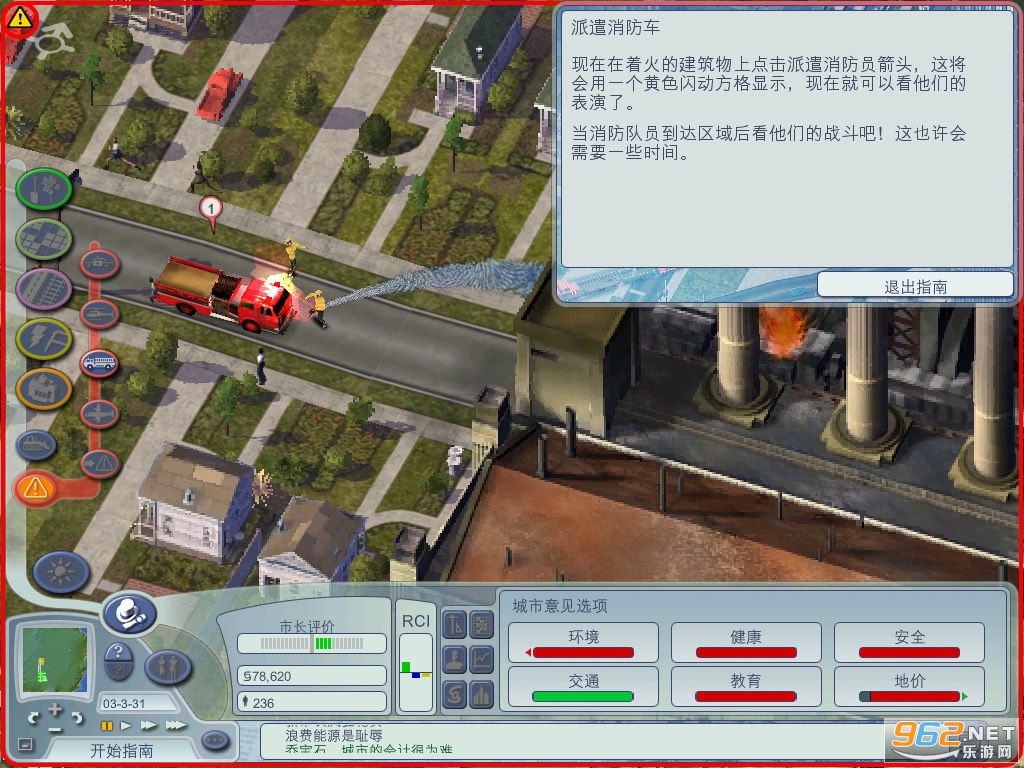1024x768 pixels.
Task: Click the 退出指南 button
Action: click(915, 286)
